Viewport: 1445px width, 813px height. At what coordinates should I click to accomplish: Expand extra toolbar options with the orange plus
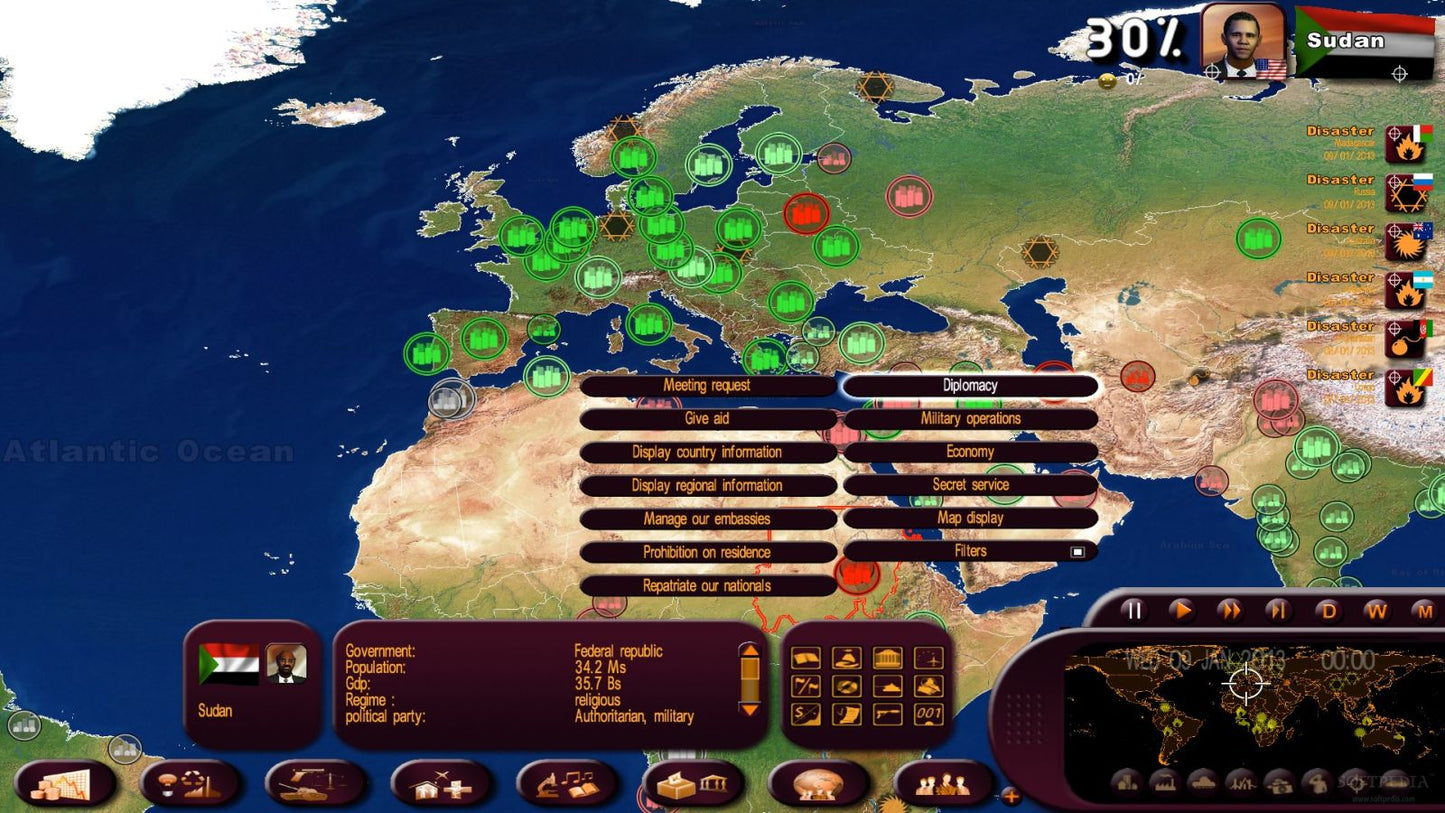[x=1010, y=795]
